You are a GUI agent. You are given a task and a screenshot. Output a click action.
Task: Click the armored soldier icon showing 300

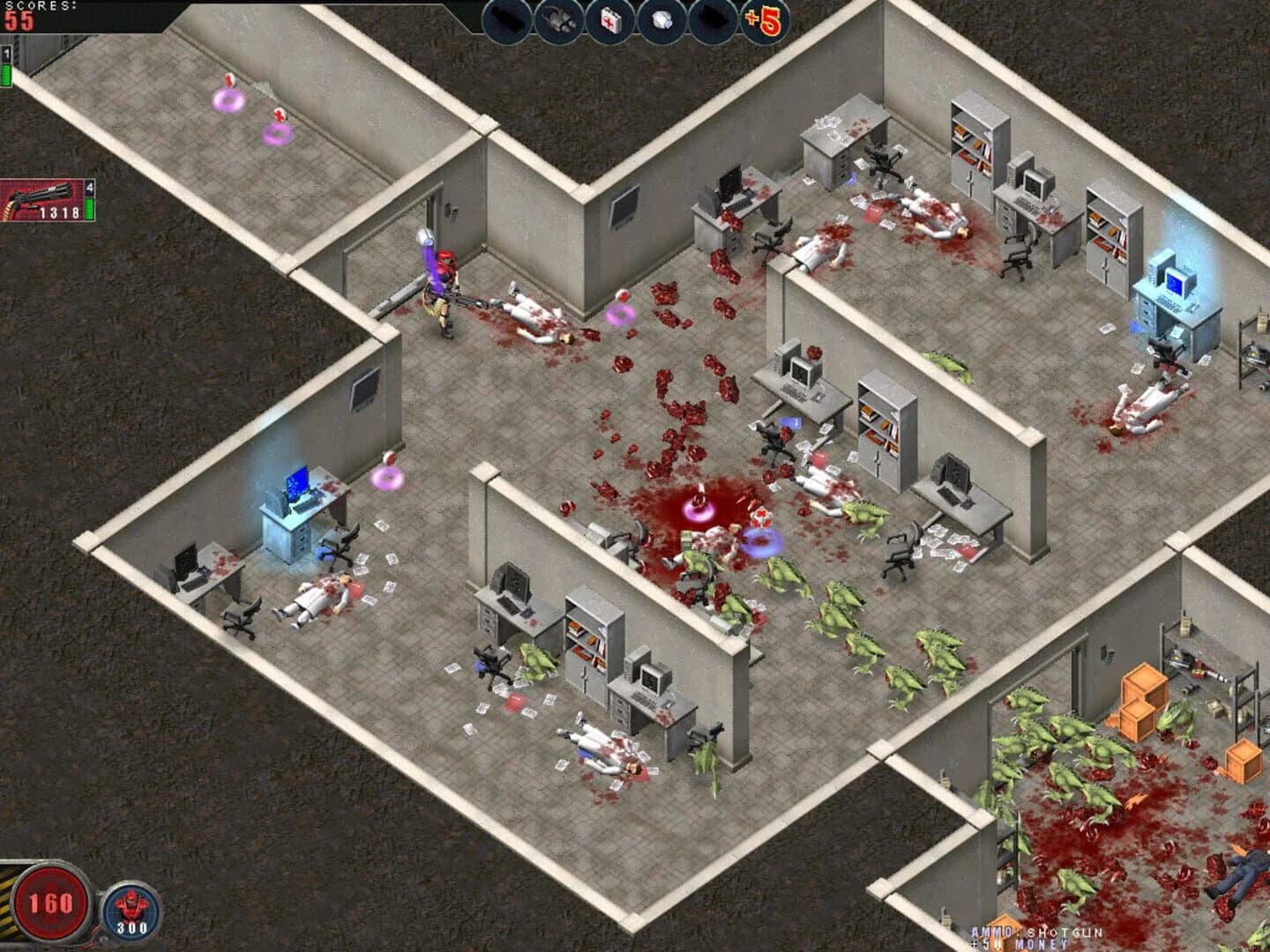[131, 909]
